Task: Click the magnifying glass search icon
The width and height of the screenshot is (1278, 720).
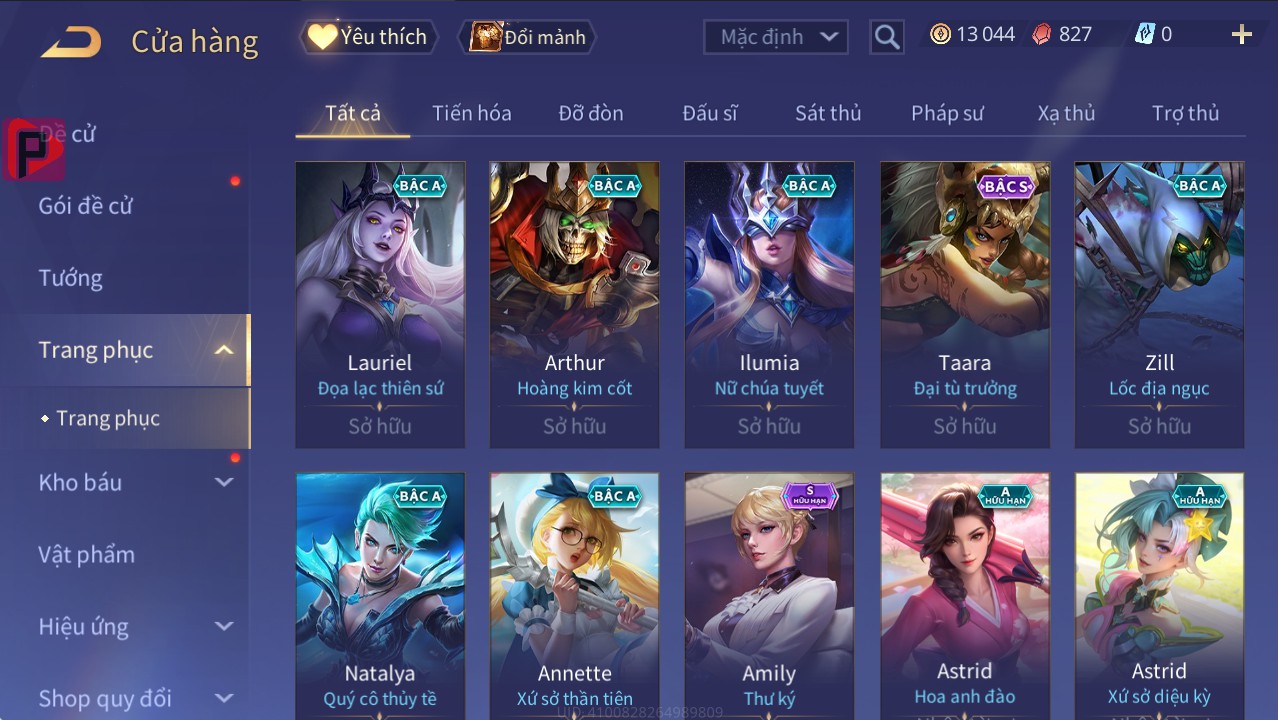Action: pos(886,37)
